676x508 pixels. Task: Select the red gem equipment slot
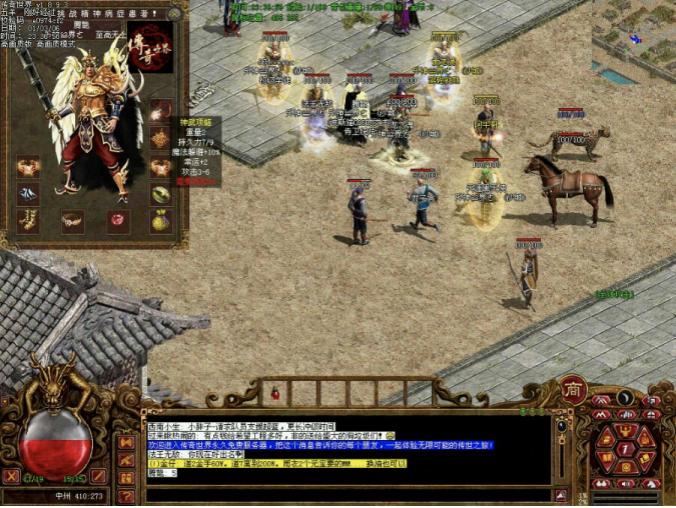(118, 219)
